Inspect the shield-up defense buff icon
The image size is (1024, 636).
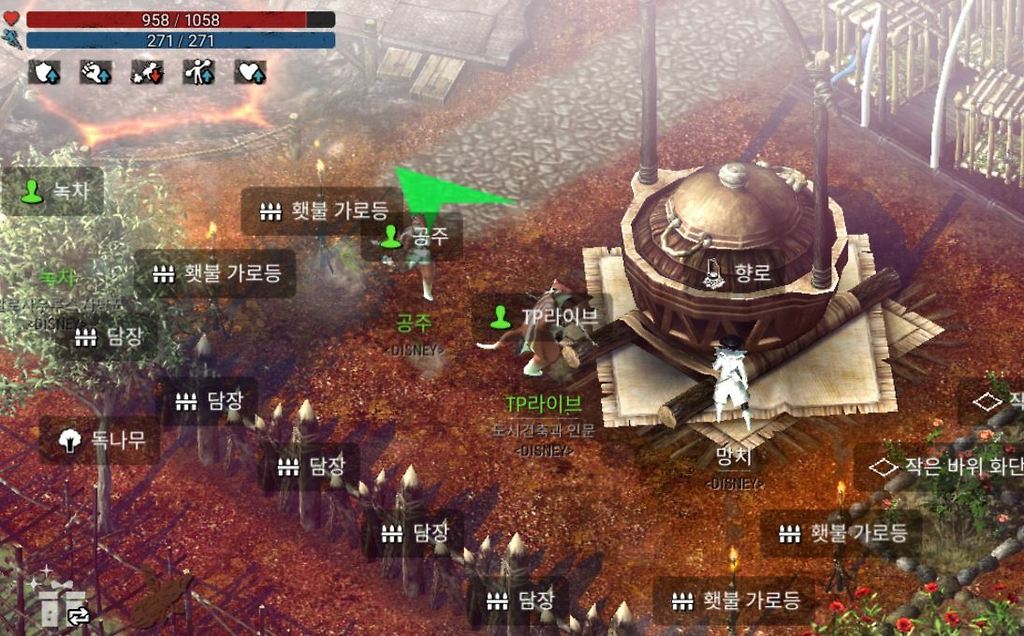pos(45,71)
